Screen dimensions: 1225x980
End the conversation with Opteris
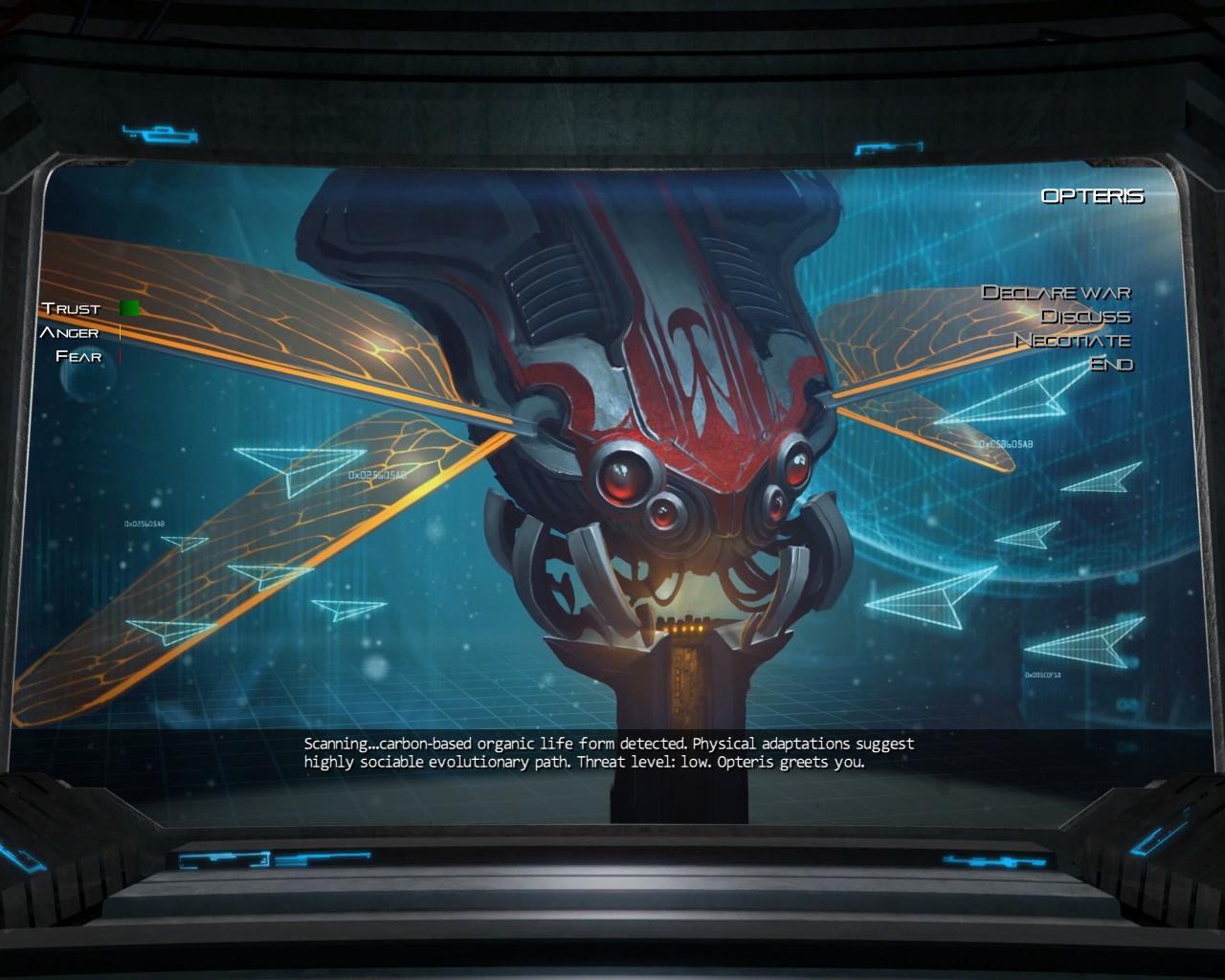1111,364
